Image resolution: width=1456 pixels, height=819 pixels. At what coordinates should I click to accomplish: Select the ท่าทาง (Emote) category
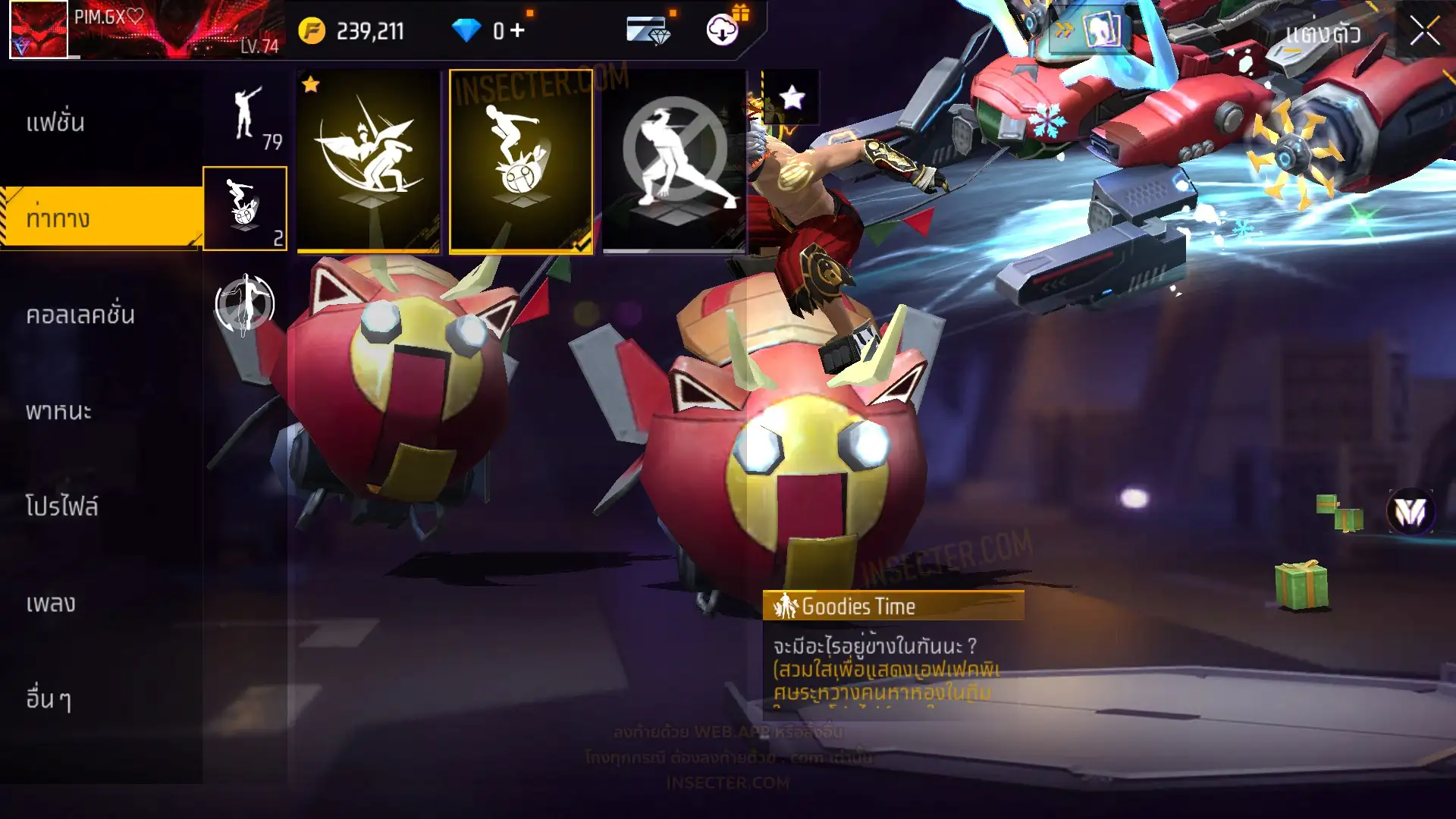coord(58,218)
